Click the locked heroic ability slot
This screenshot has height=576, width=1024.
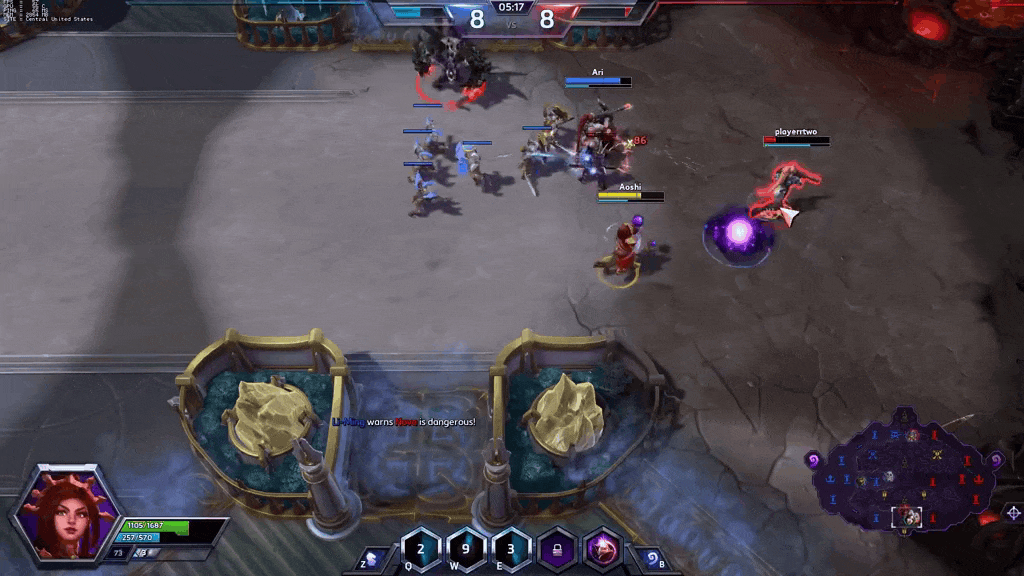[557, 549]
